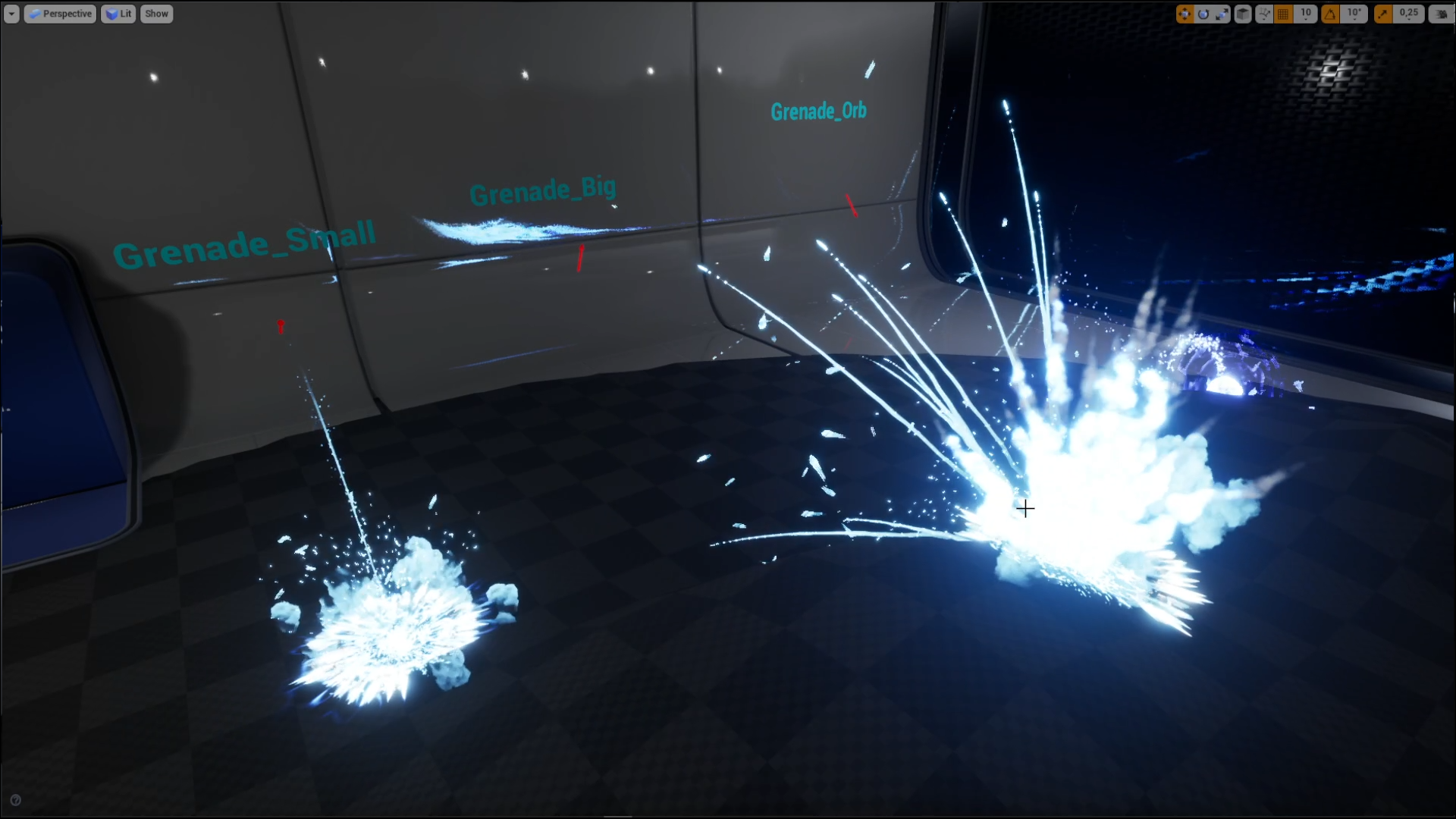Change the scale snap value of 0.25
Screen dimensions: 1456x819
(x=1408, y=14)
